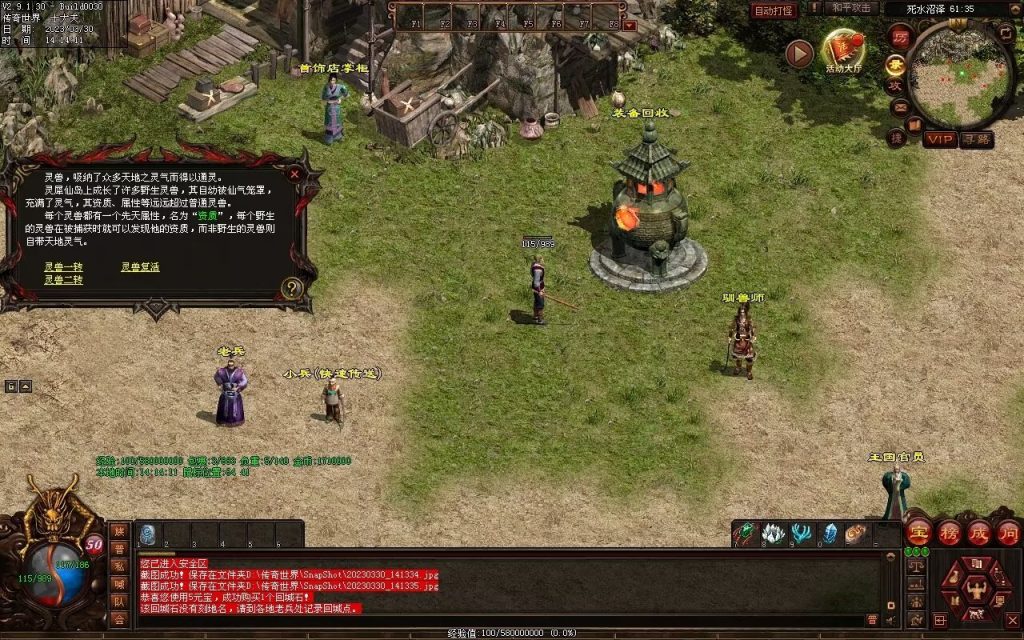Open the 宝 treasure shop button
The height and width of the screenshot is (640, 1024).
(x=918, y=531)
